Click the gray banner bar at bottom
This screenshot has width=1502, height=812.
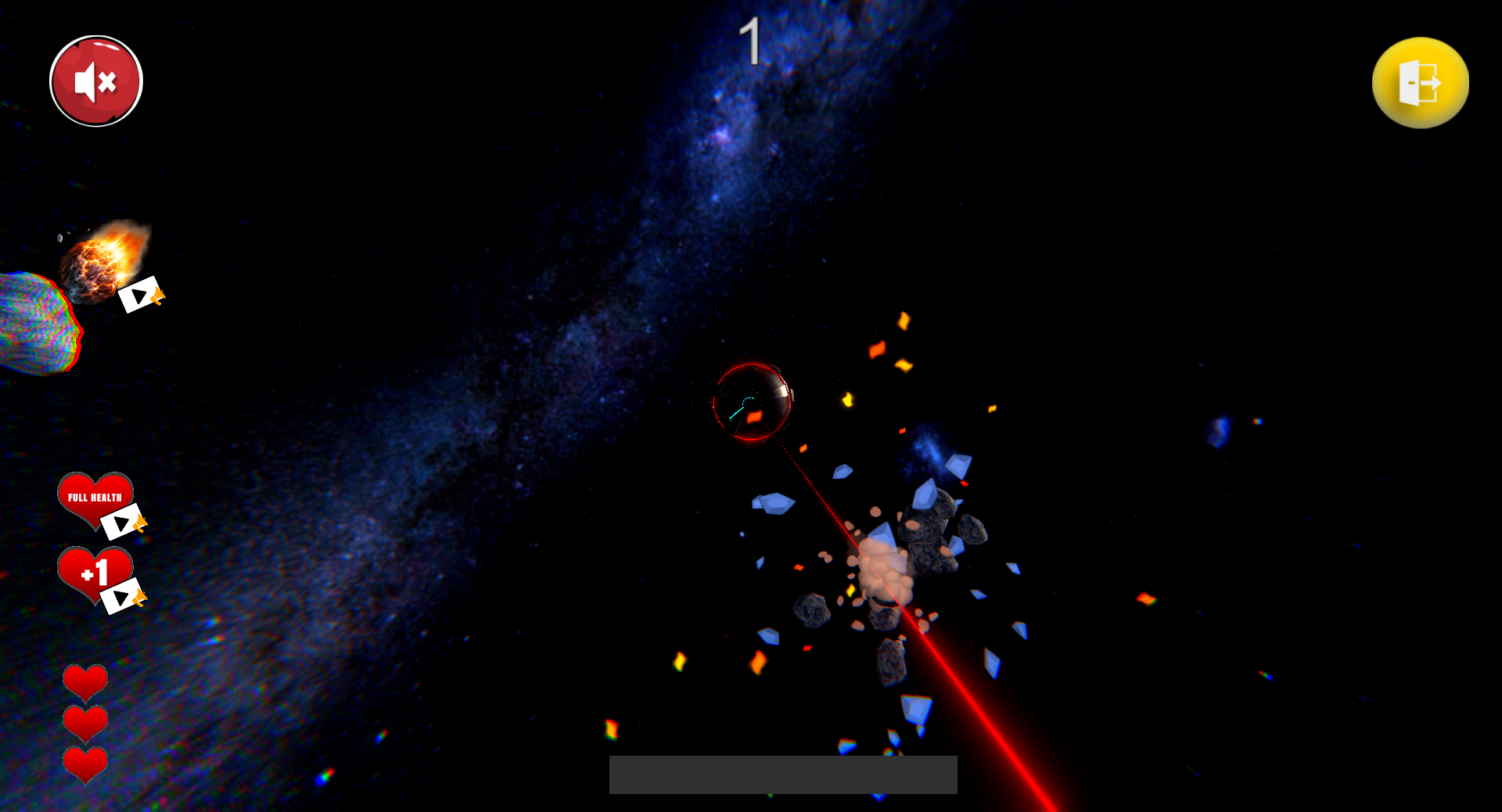[782, 774]
